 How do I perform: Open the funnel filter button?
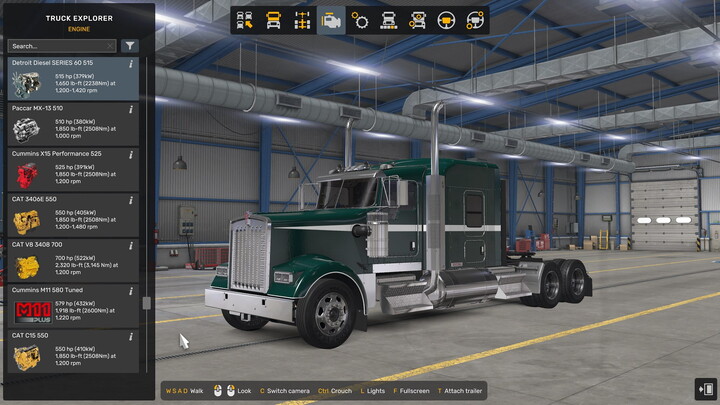[x=130, y=46]
